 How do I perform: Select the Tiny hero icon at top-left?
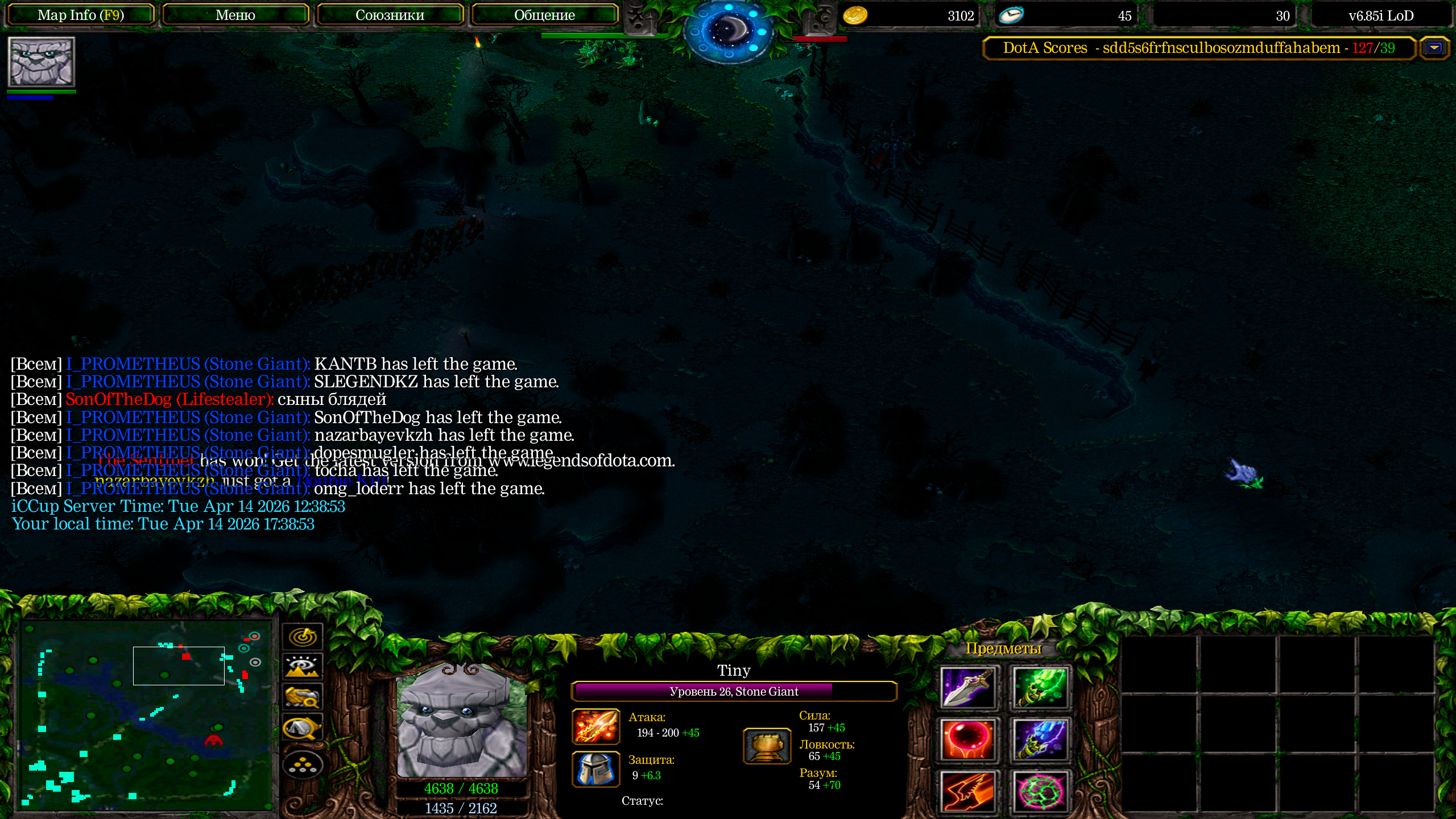point(41,61)
